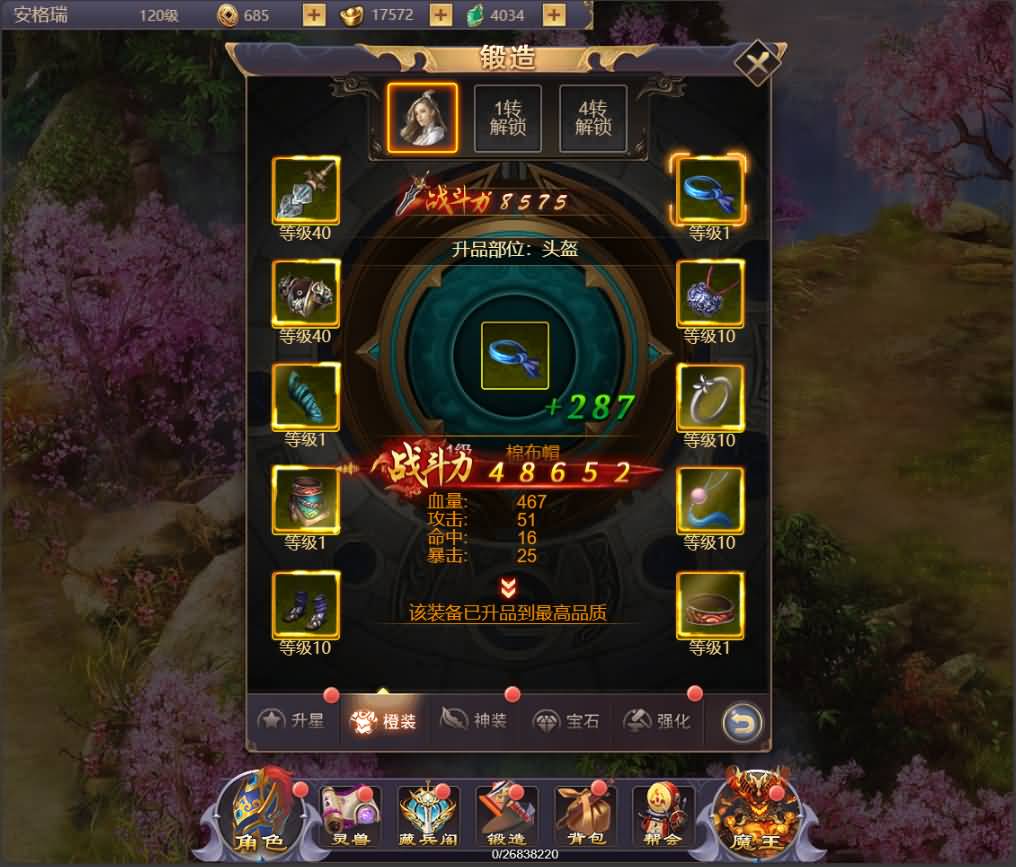Close the 锻造 forge window
Screen dimensions: 1016x867
[757, 62]
